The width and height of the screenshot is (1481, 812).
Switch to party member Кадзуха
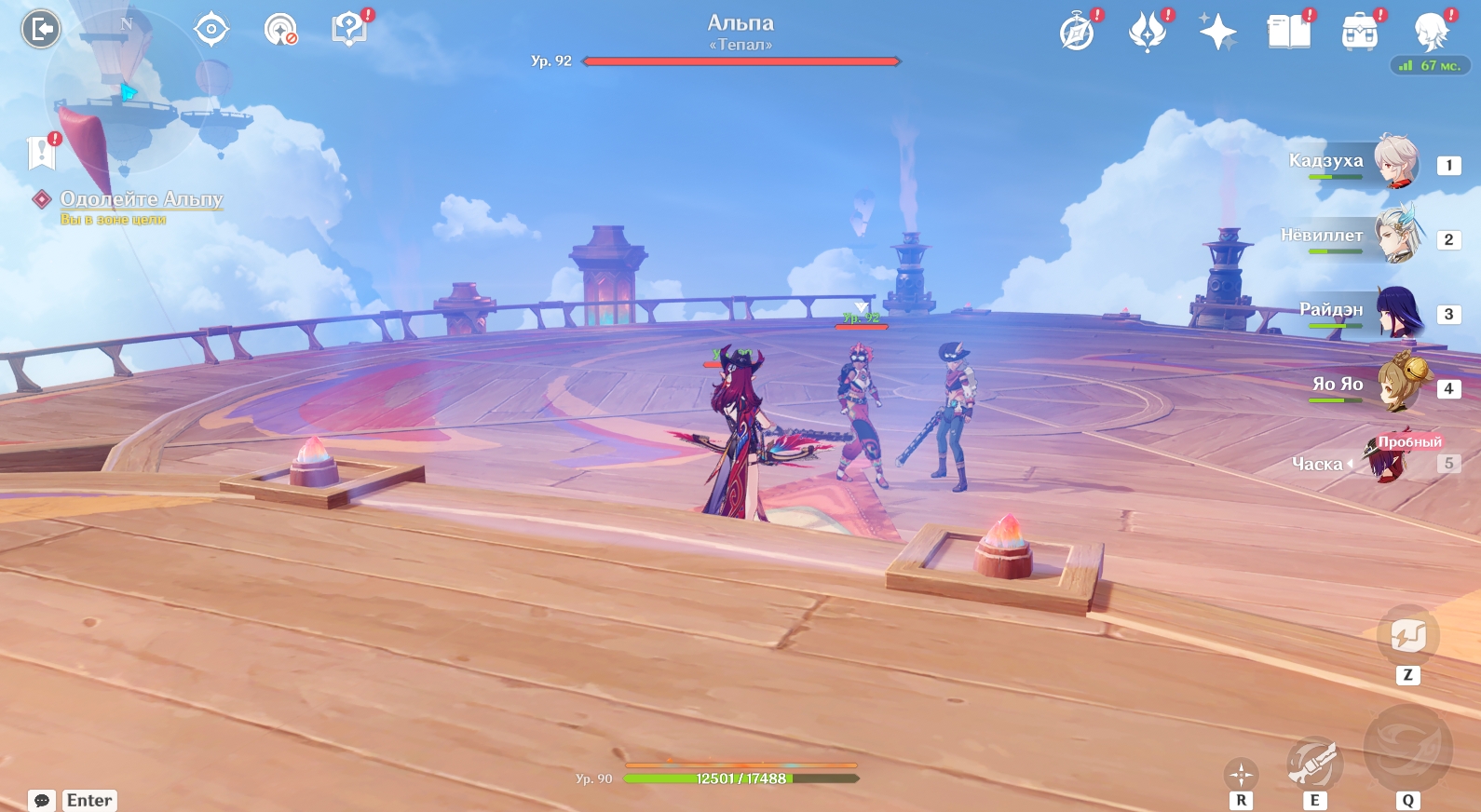coord(1396,163)
